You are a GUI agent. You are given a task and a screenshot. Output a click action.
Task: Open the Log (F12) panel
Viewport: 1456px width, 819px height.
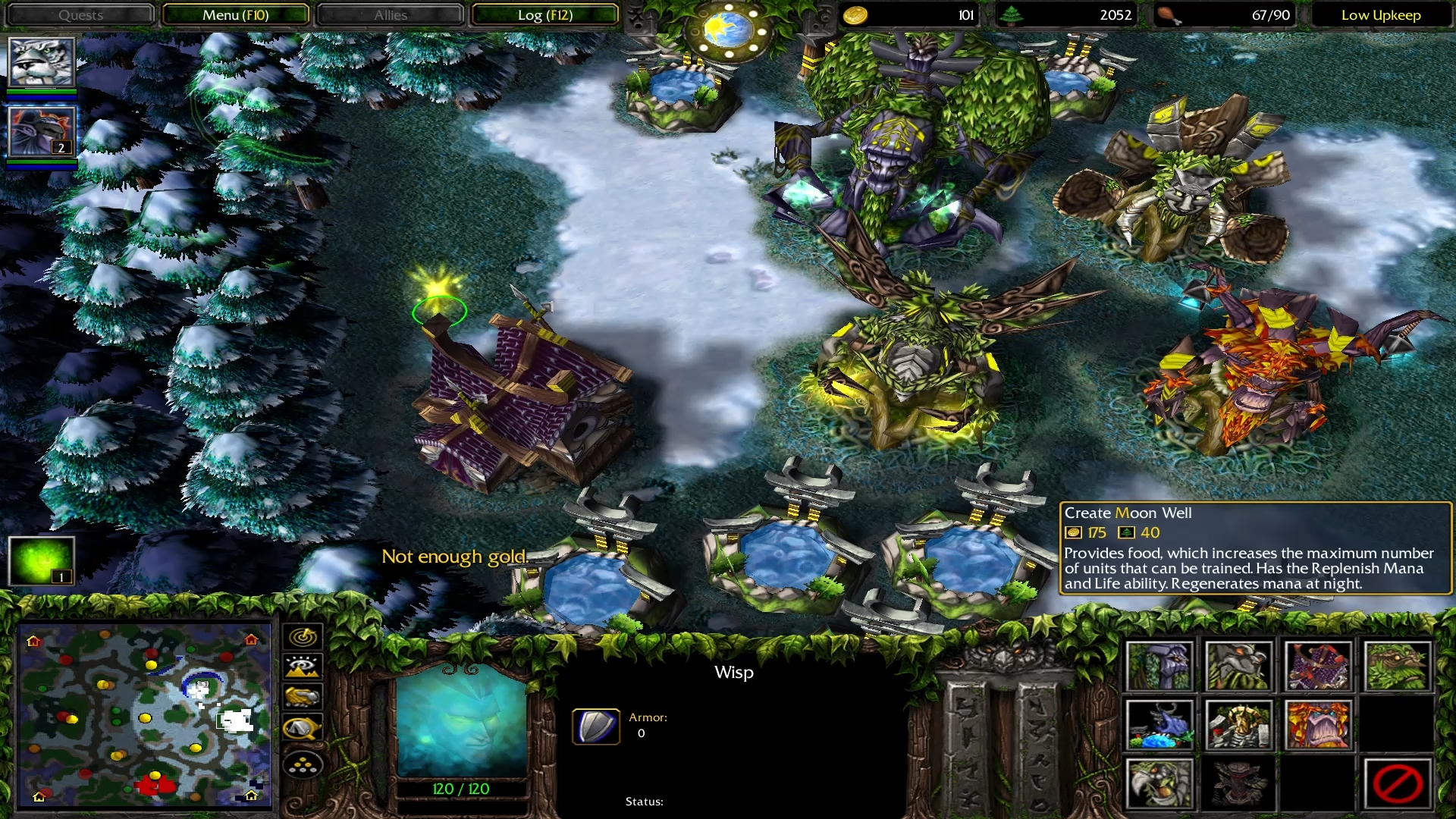coord(544,15)
